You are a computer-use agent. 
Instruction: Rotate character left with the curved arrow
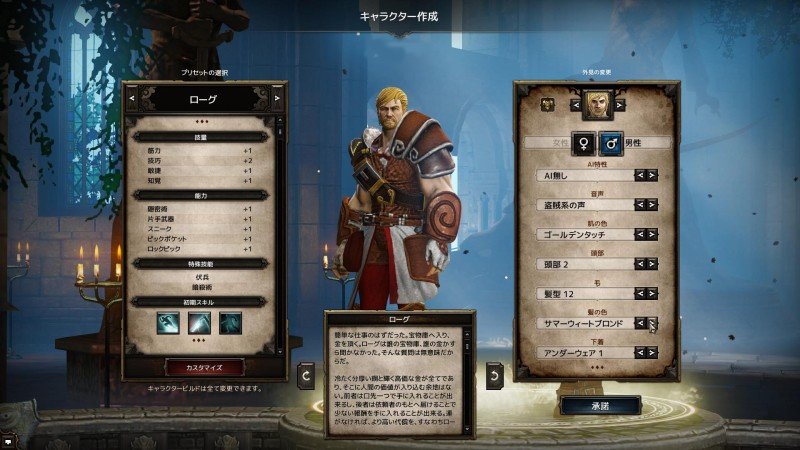click(307, 376)
